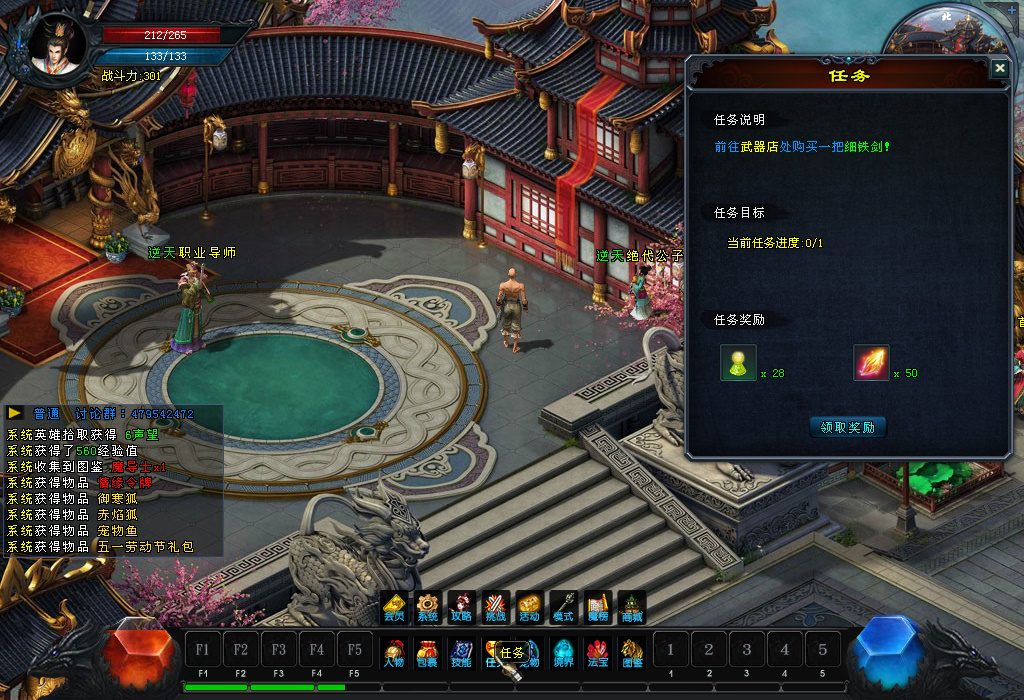Select the green reward item icon
Screen dimensions: 1024x700
(x=738, y=362)
